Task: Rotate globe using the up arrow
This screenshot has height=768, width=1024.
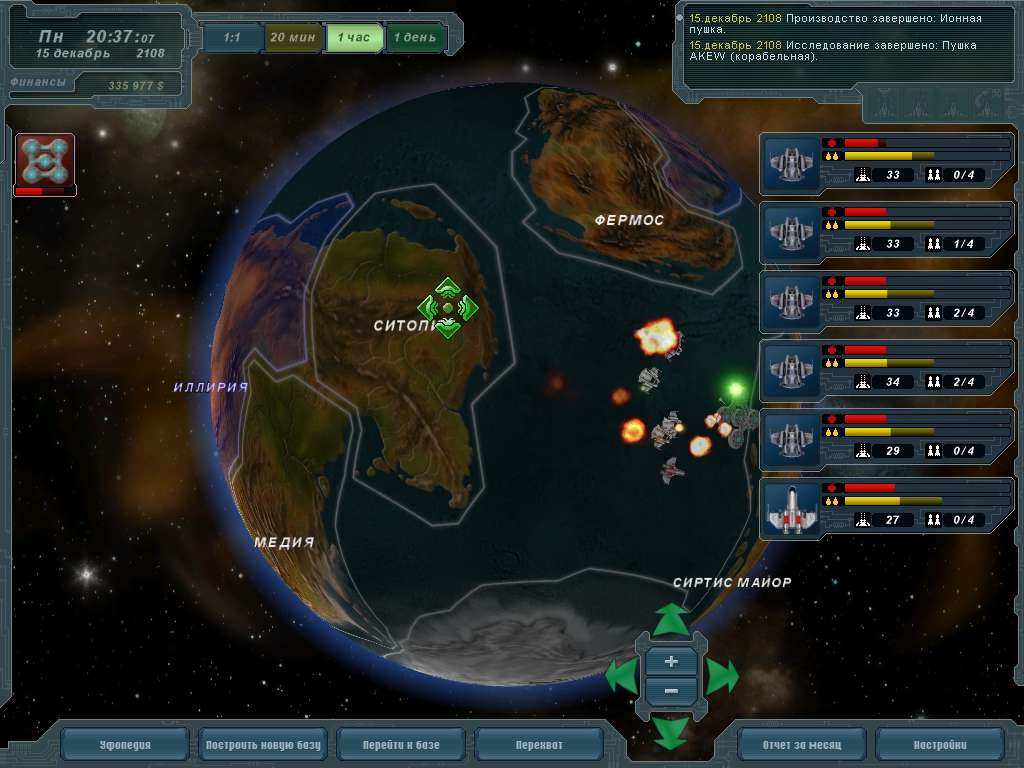Action: [x=671, y=618]
